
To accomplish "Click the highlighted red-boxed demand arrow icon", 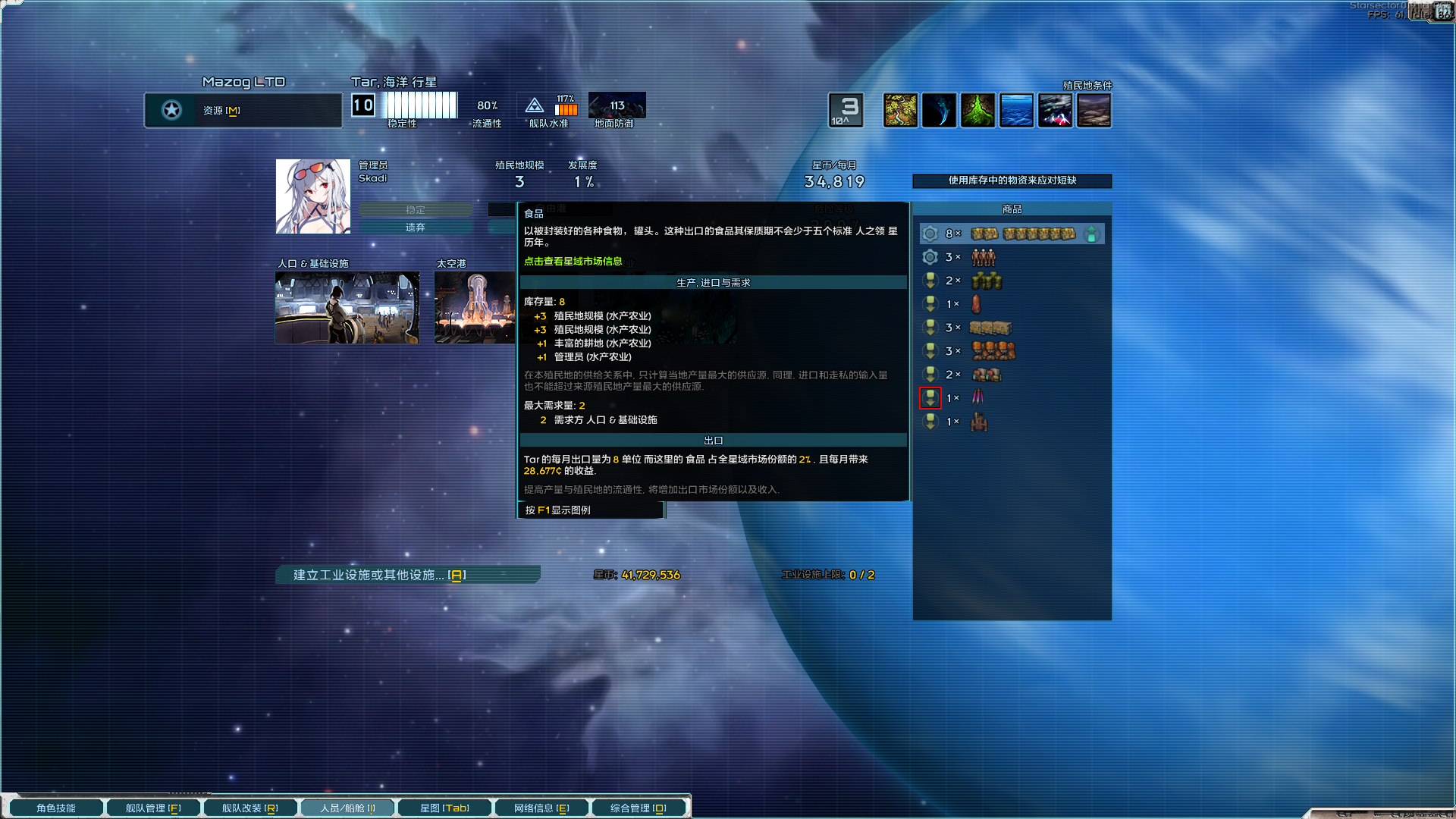I will (930, 397).
